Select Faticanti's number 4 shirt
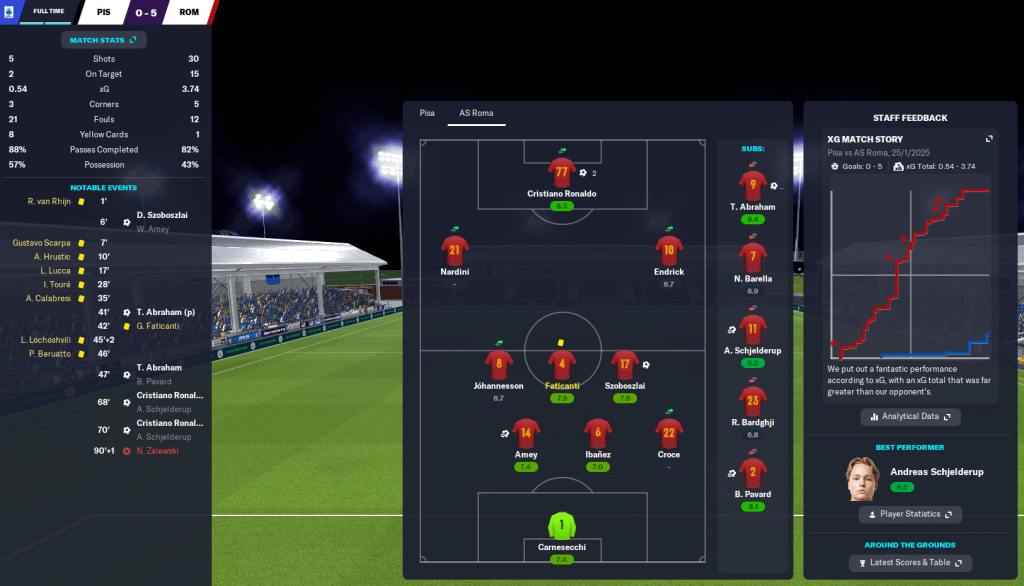The height and width of the screenshot is (586, 1024). point(561,364)
